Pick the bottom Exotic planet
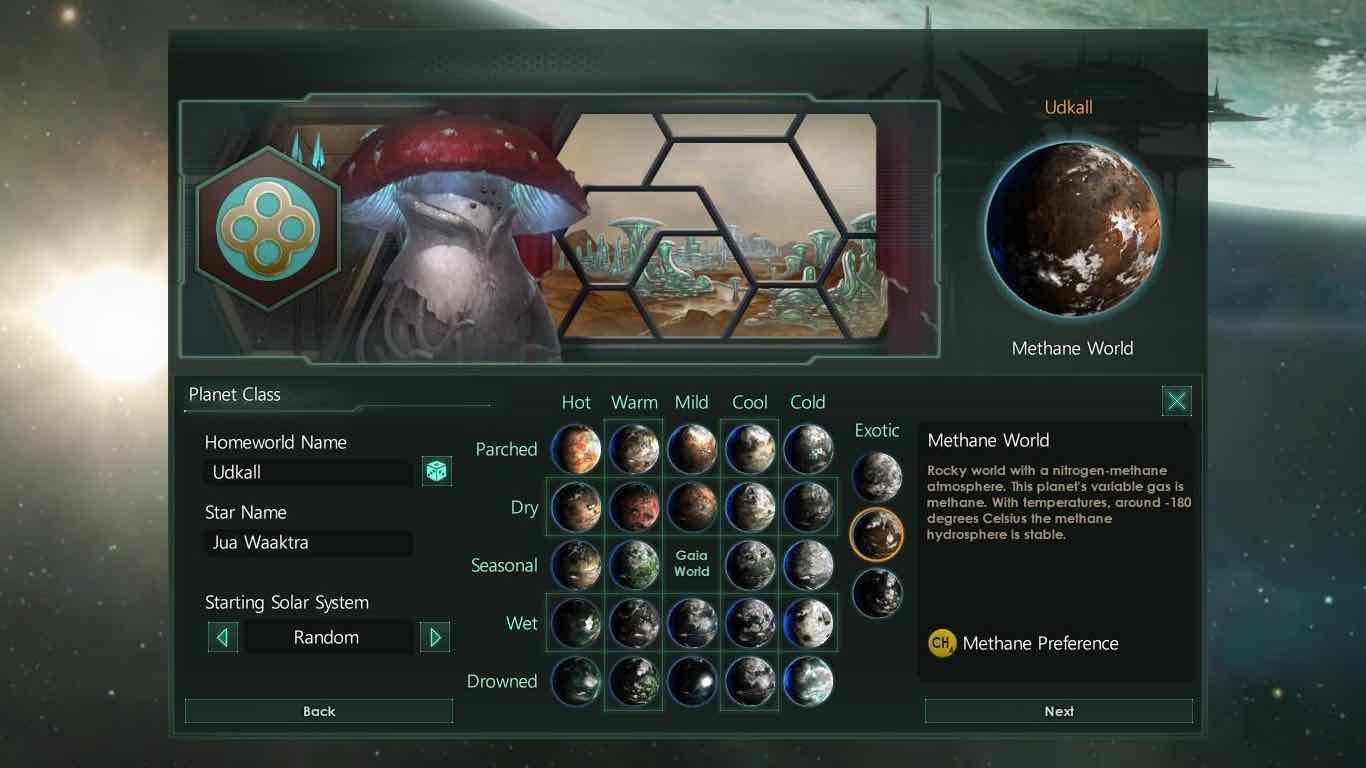The height and width of the screenshot is (768, 1366). click(x=877, y=592)
